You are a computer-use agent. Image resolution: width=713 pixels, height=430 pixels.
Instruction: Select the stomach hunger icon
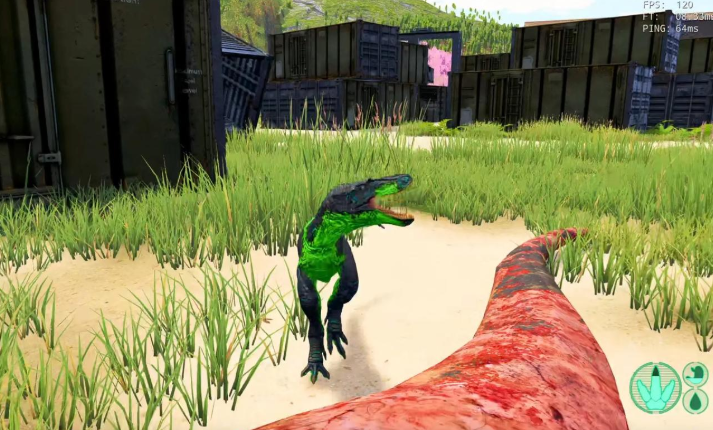696,374
